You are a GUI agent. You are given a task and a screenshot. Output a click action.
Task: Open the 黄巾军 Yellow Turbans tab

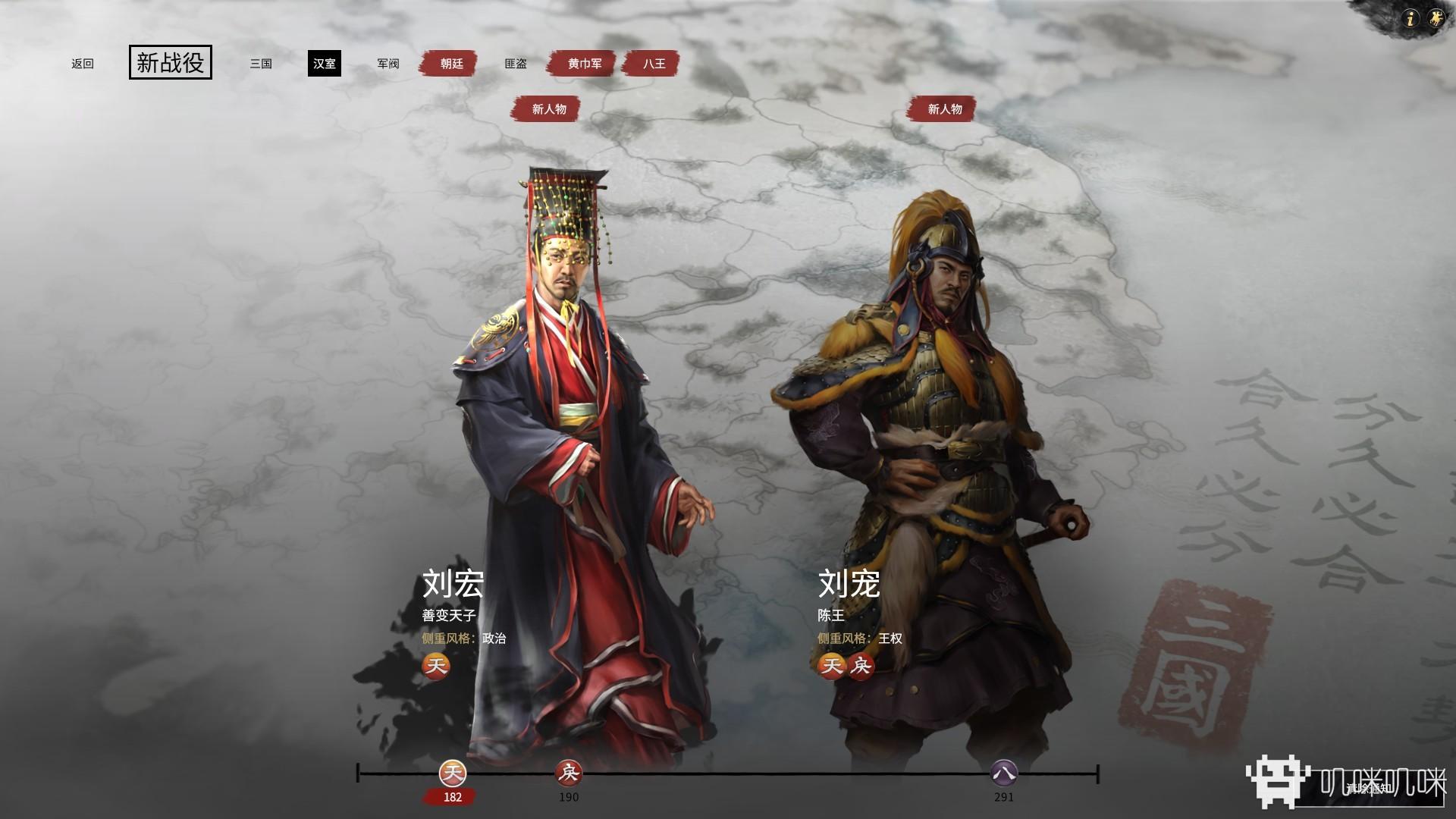click(x=585, y=64)
